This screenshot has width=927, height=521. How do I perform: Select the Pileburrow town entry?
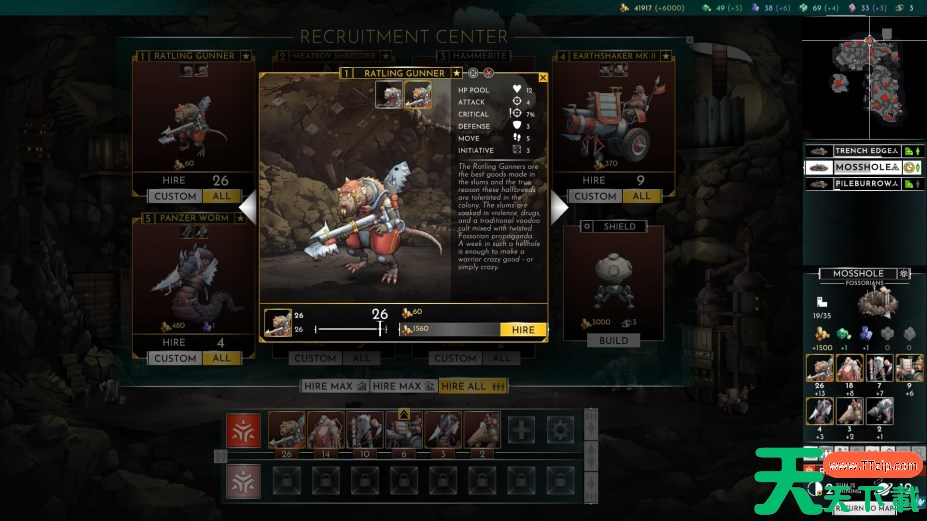pyautogui.click(x=866, y=184)
